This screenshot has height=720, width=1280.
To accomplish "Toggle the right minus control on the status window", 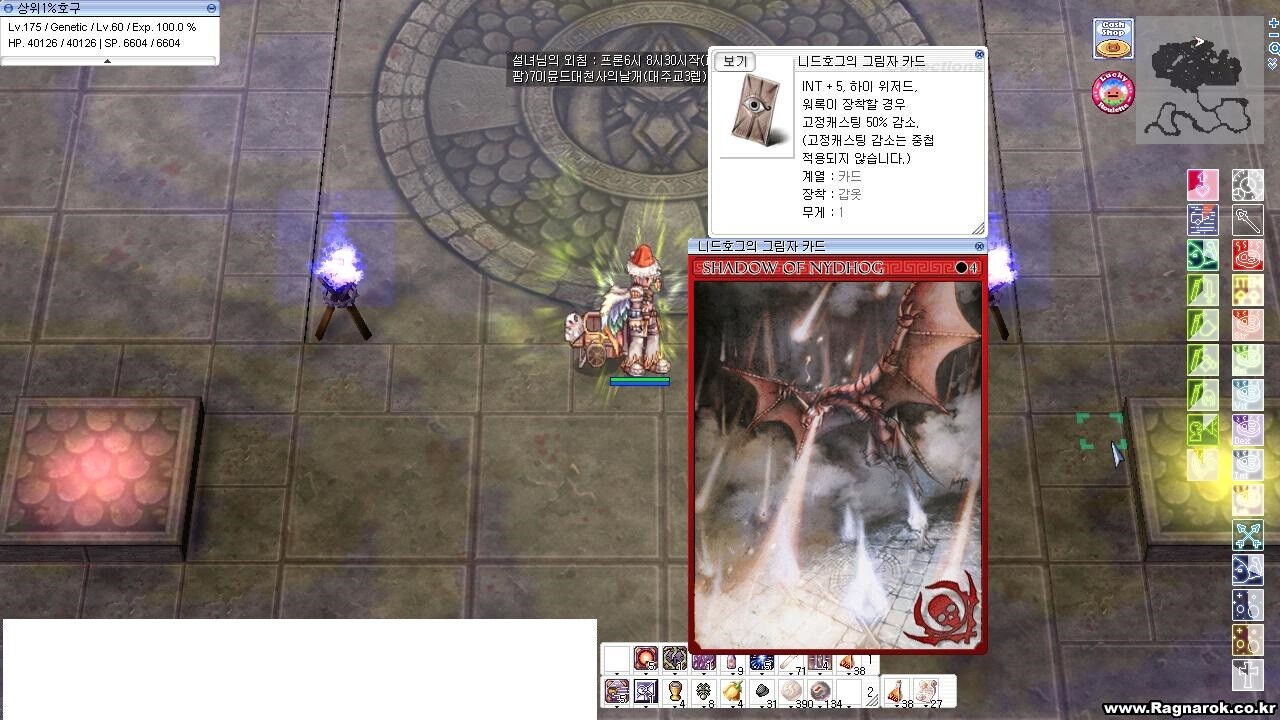I will pos(212,8).
